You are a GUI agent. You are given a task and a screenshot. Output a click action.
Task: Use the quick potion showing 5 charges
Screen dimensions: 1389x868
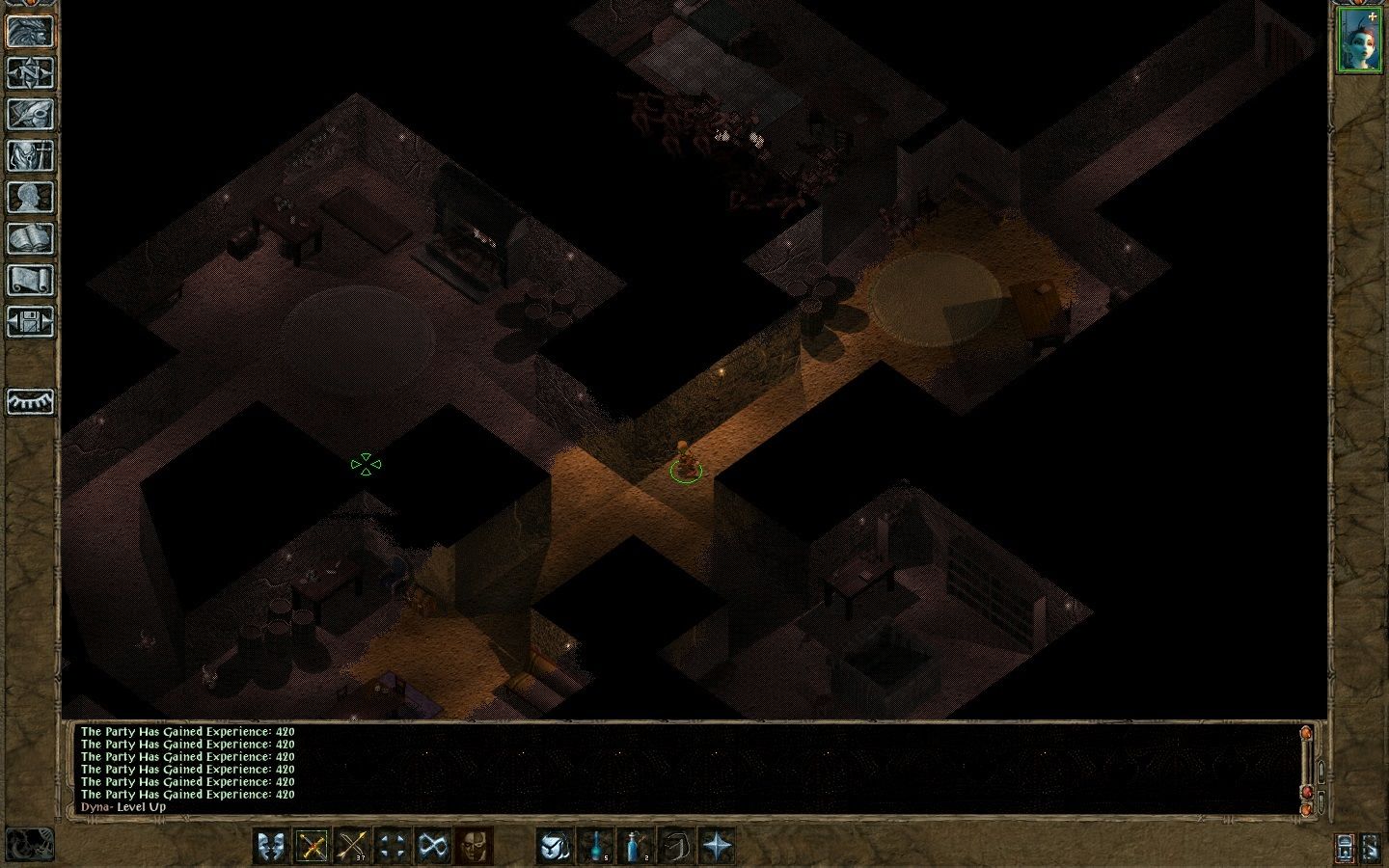[x=597, y=846]
